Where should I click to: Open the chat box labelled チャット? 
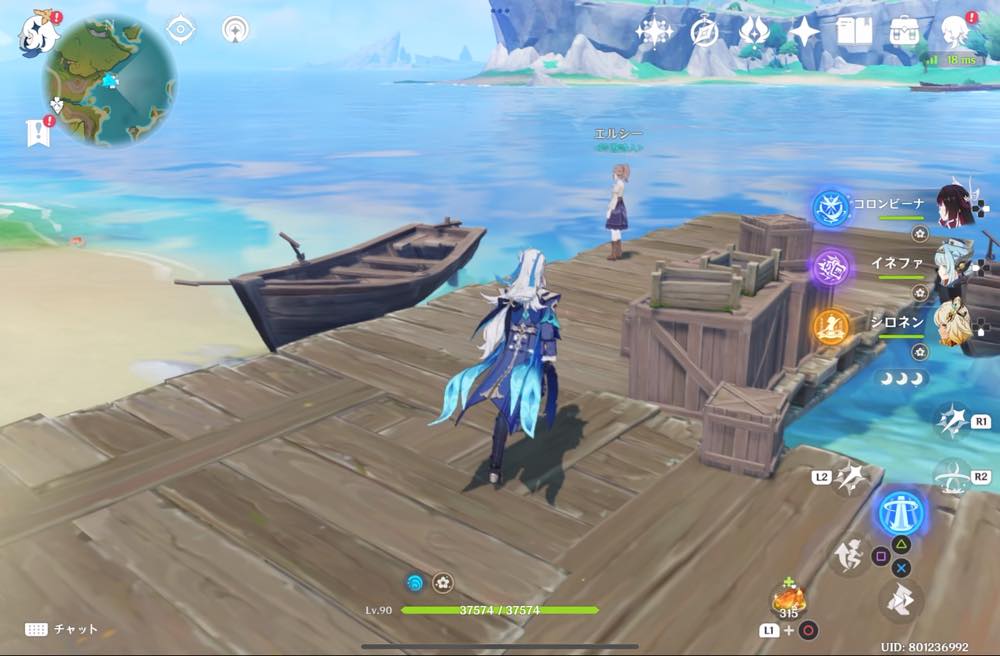62,629
